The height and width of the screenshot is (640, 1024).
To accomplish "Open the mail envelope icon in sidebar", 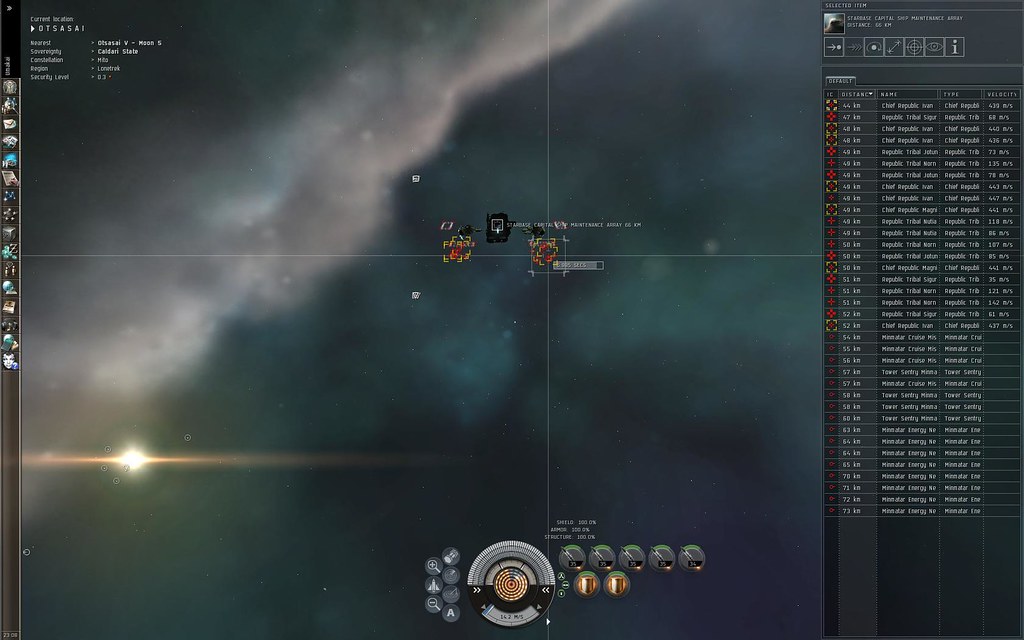I will click(x=11, y=124).
